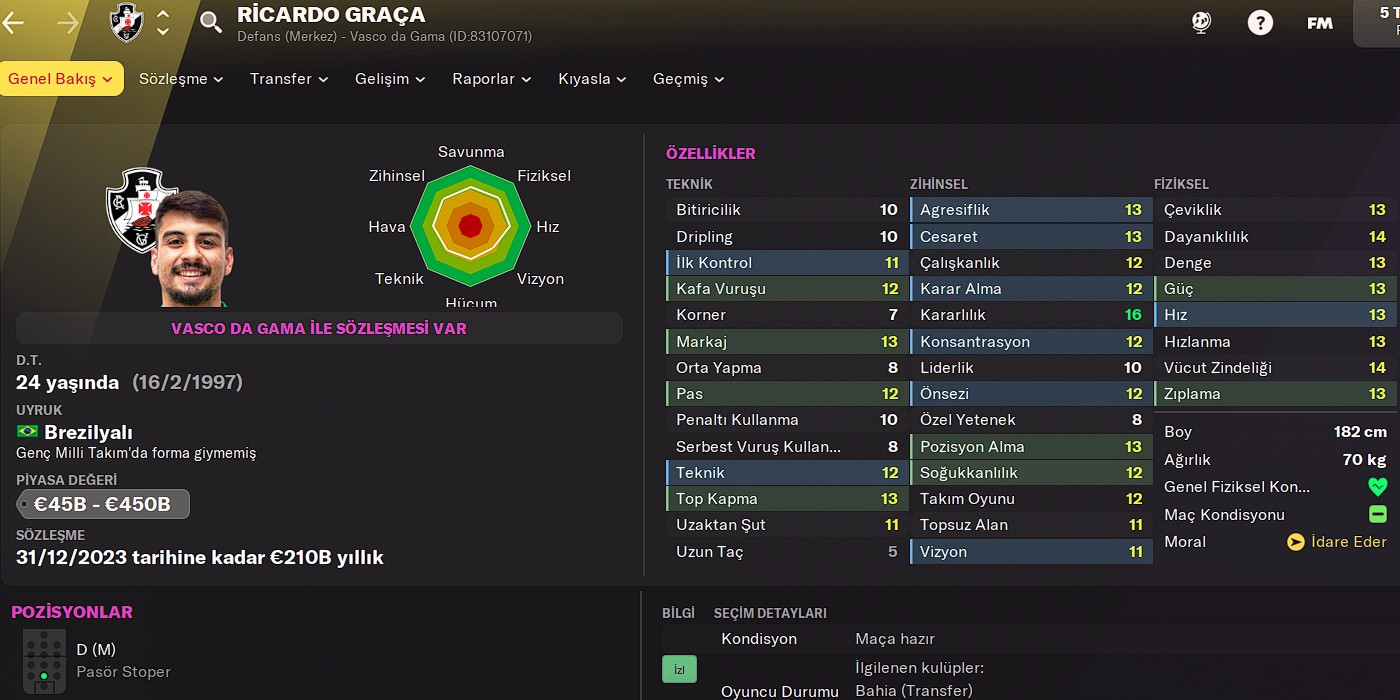
Task: Go back using the left arrow
Action: click(14, 23)
